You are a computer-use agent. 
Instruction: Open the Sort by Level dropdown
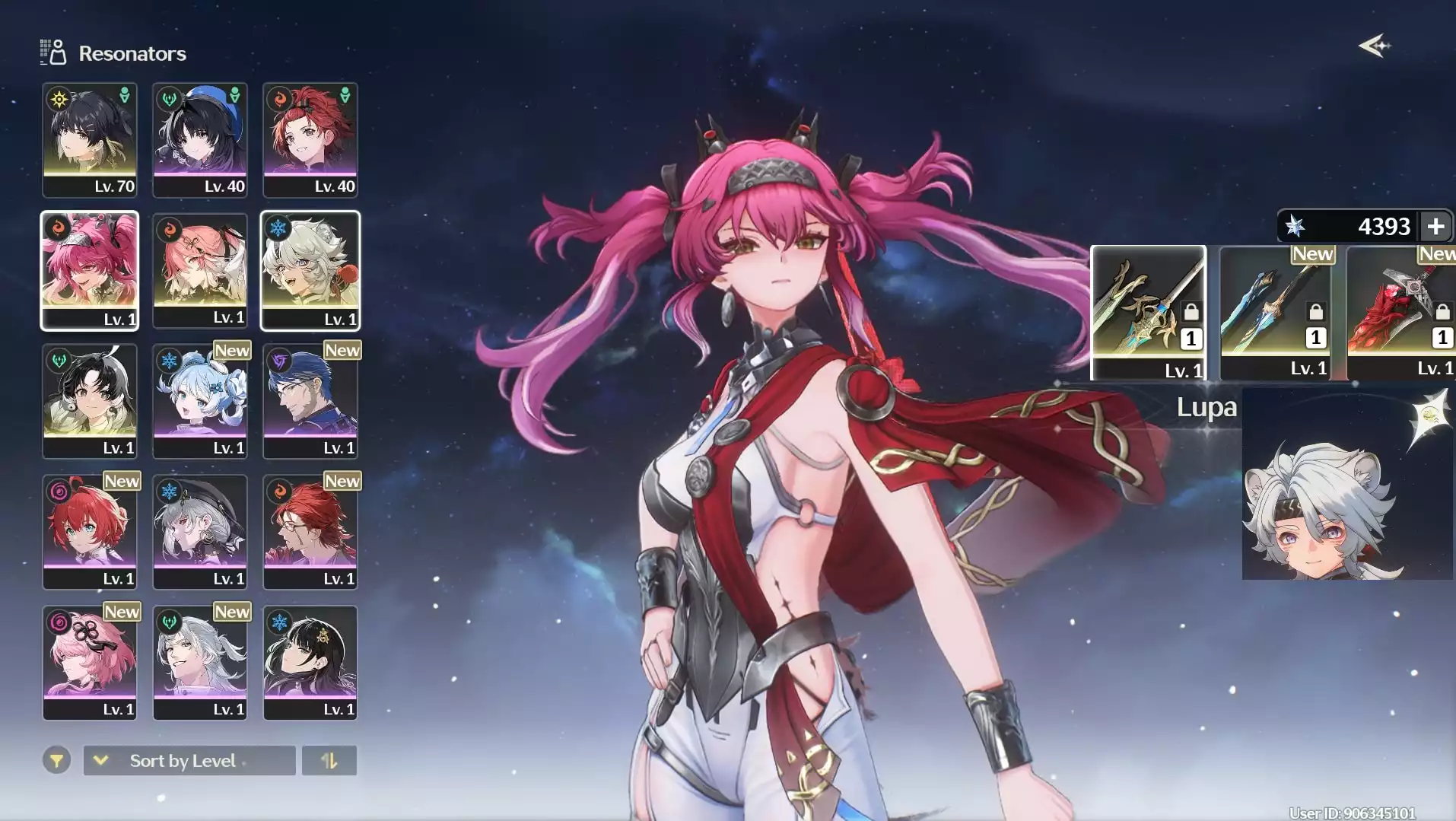pyautogui.click(x=189, y=760)
